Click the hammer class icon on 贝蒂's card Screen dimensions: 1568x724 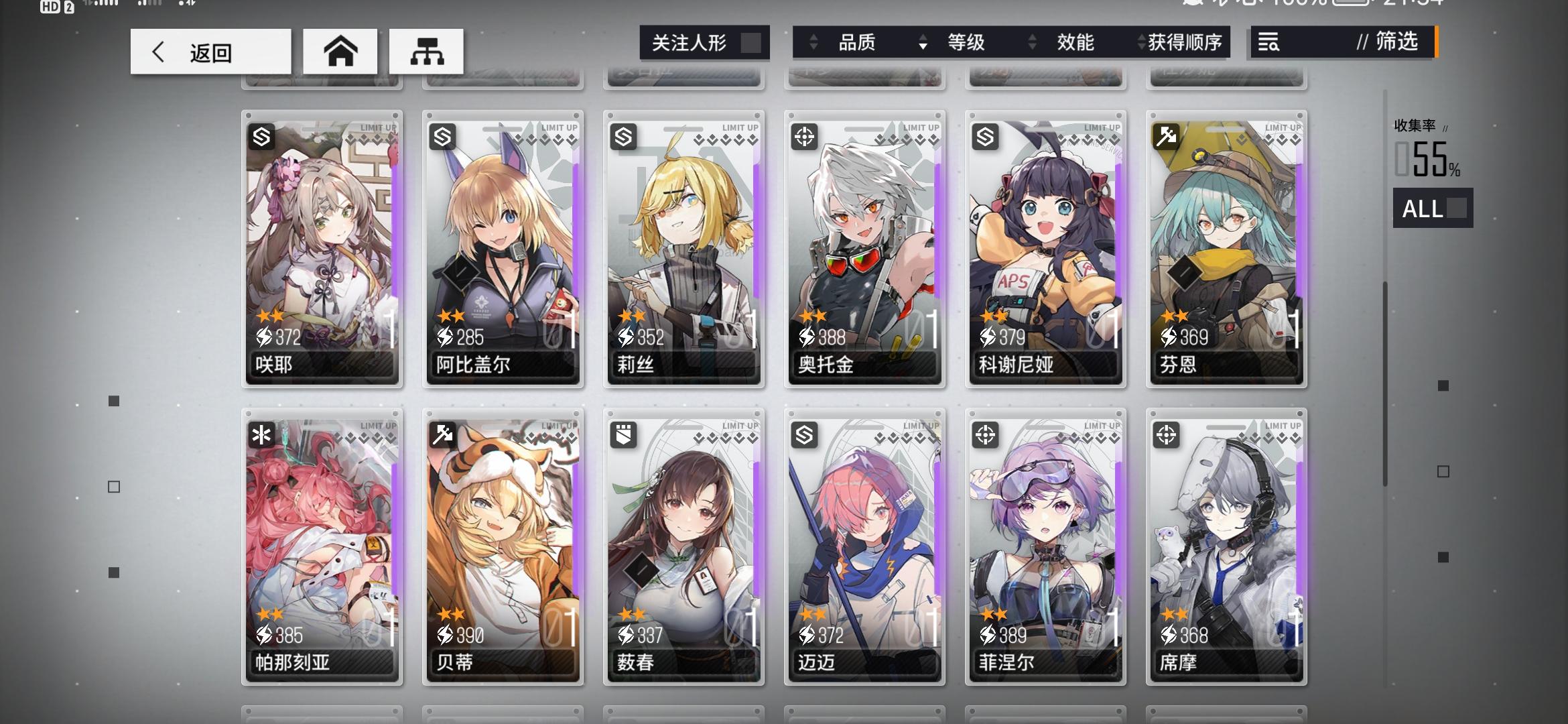442,436
